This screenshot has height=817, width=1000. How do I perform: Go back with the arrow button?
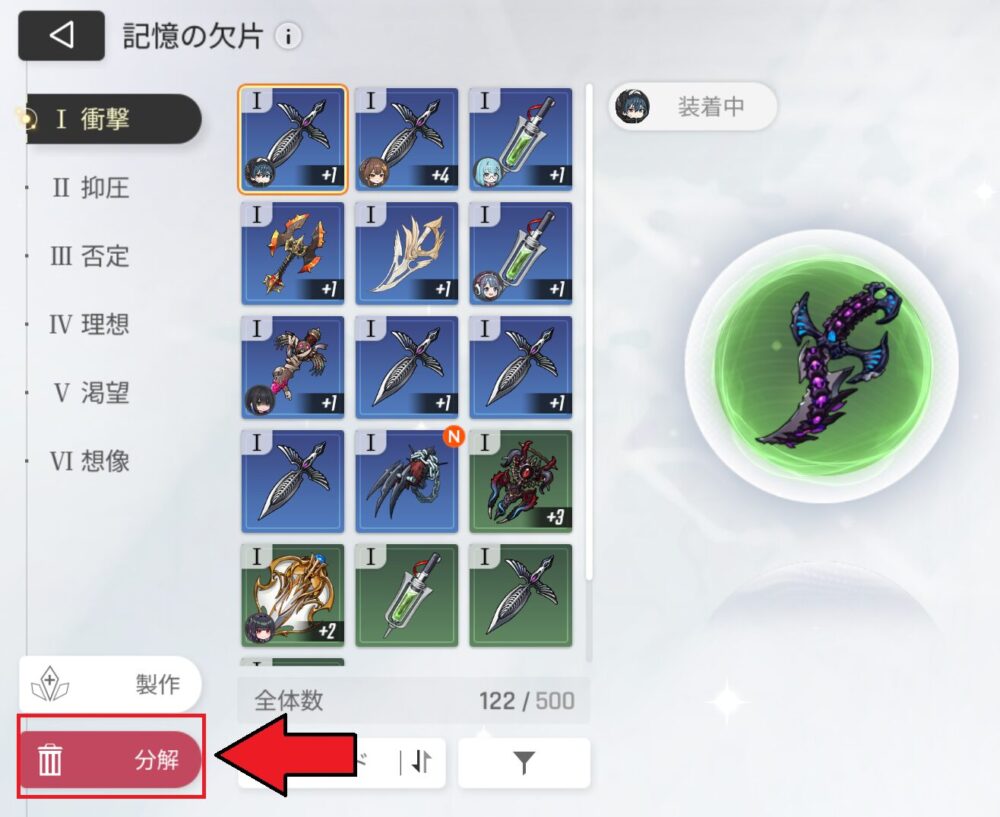(x=61, y=36)
